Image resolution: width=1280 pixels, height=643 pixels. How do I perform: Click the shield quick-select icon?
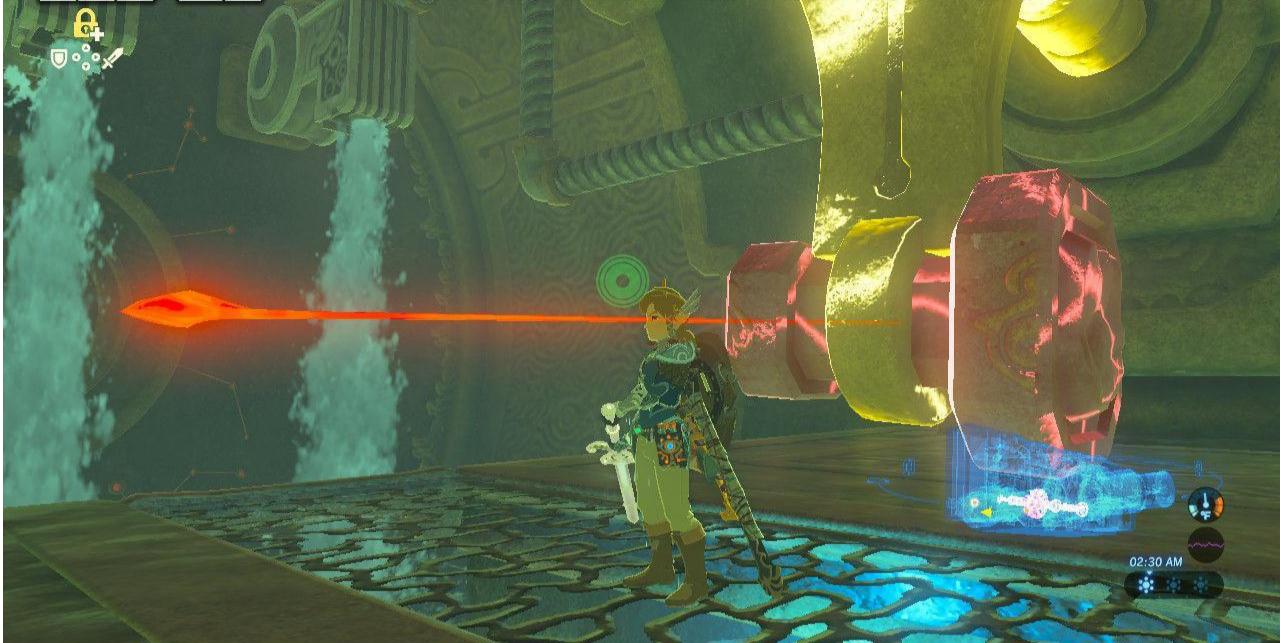click(x=60, y=59)
